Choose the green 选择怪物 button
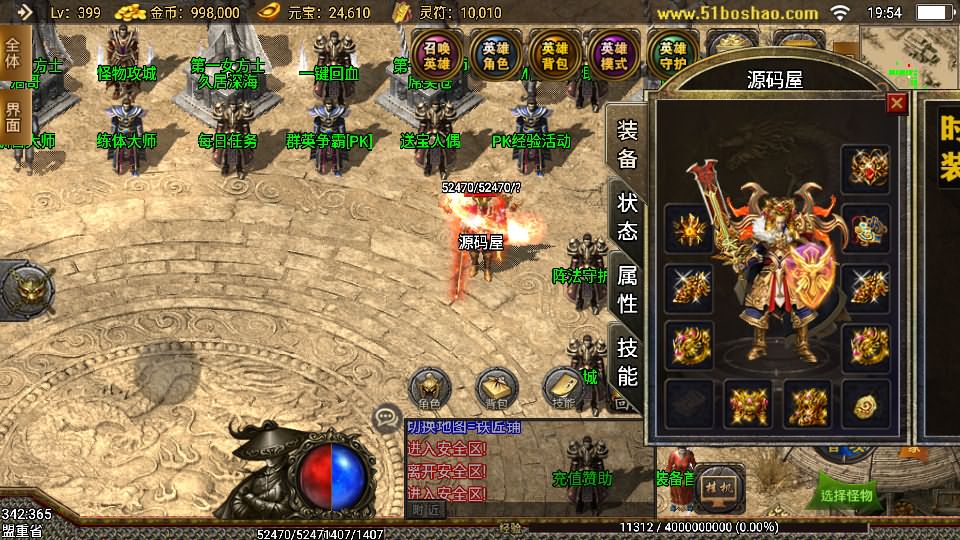The height and width of the screenshot is (540, 960). click(x=846, y=494)
